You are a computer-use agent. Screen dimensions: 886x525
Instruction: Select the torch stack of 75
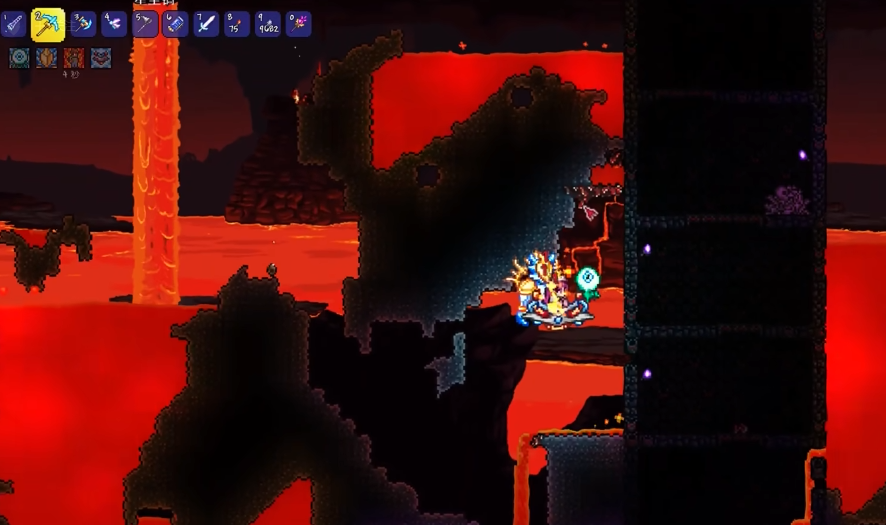coord(237,23)
